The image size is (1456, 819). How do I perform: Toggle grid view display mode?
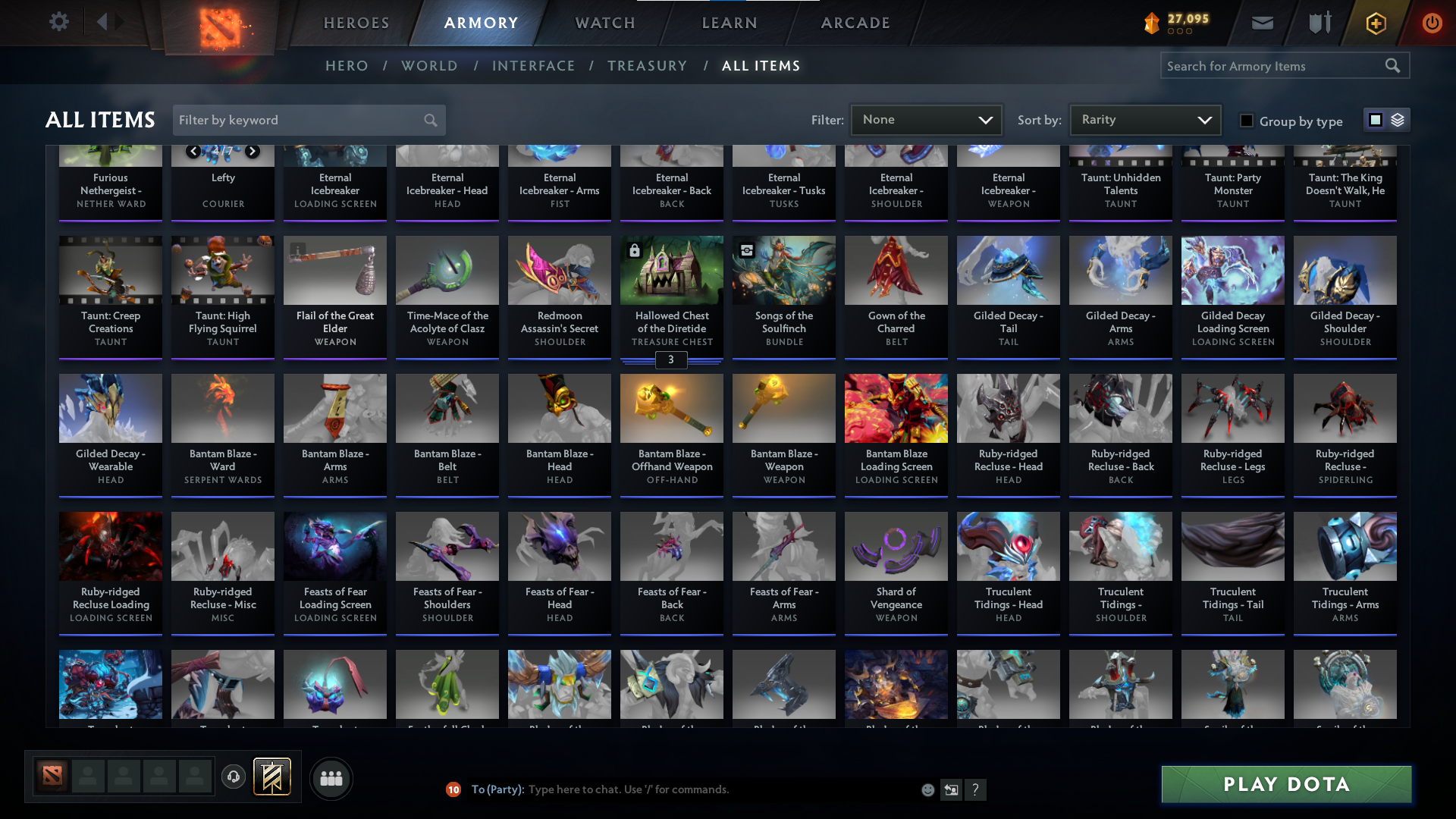point(1376,120)
